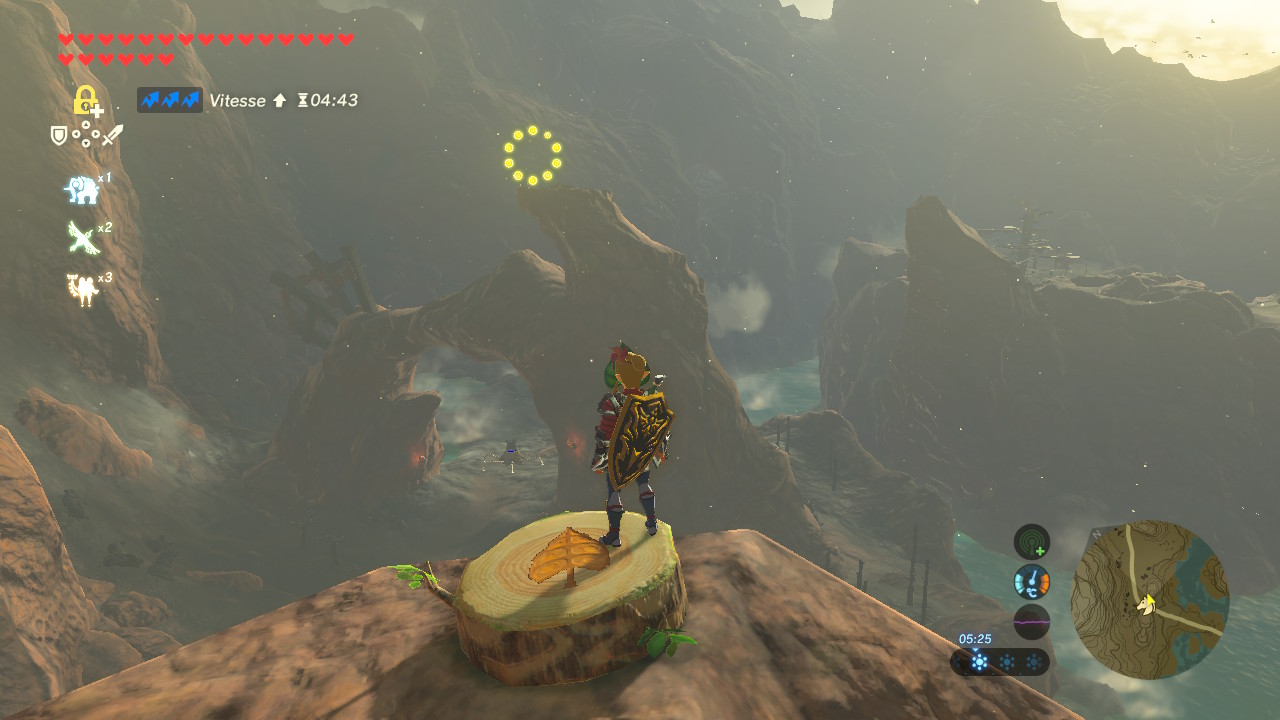The height and width of the screenshot is (720, 1280).
Task: Open the circular minimap
Action: pyautogui.click(x=1150, y=599)
